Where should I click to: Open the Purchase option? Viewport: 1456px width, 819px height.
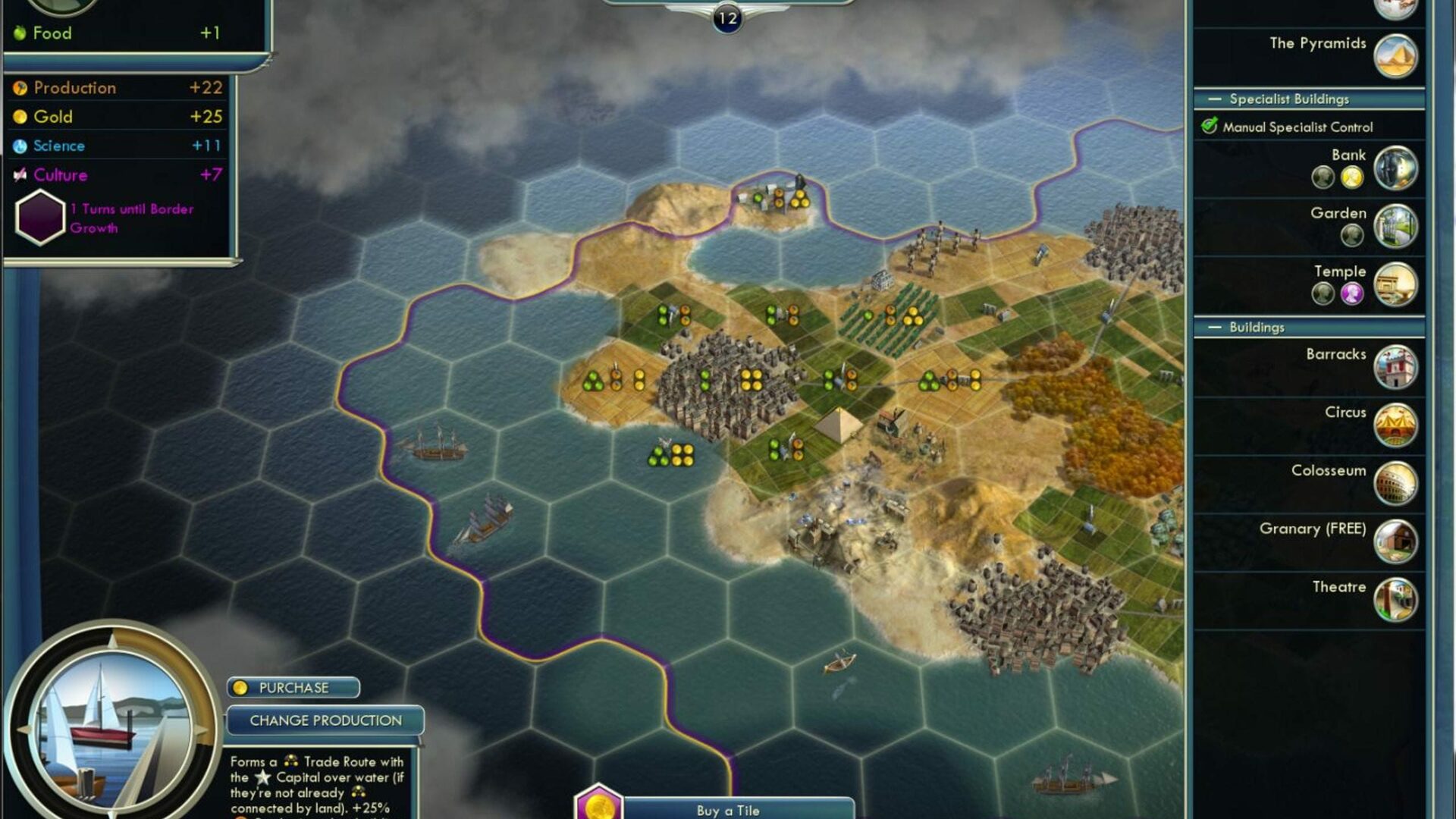(293, 688)
